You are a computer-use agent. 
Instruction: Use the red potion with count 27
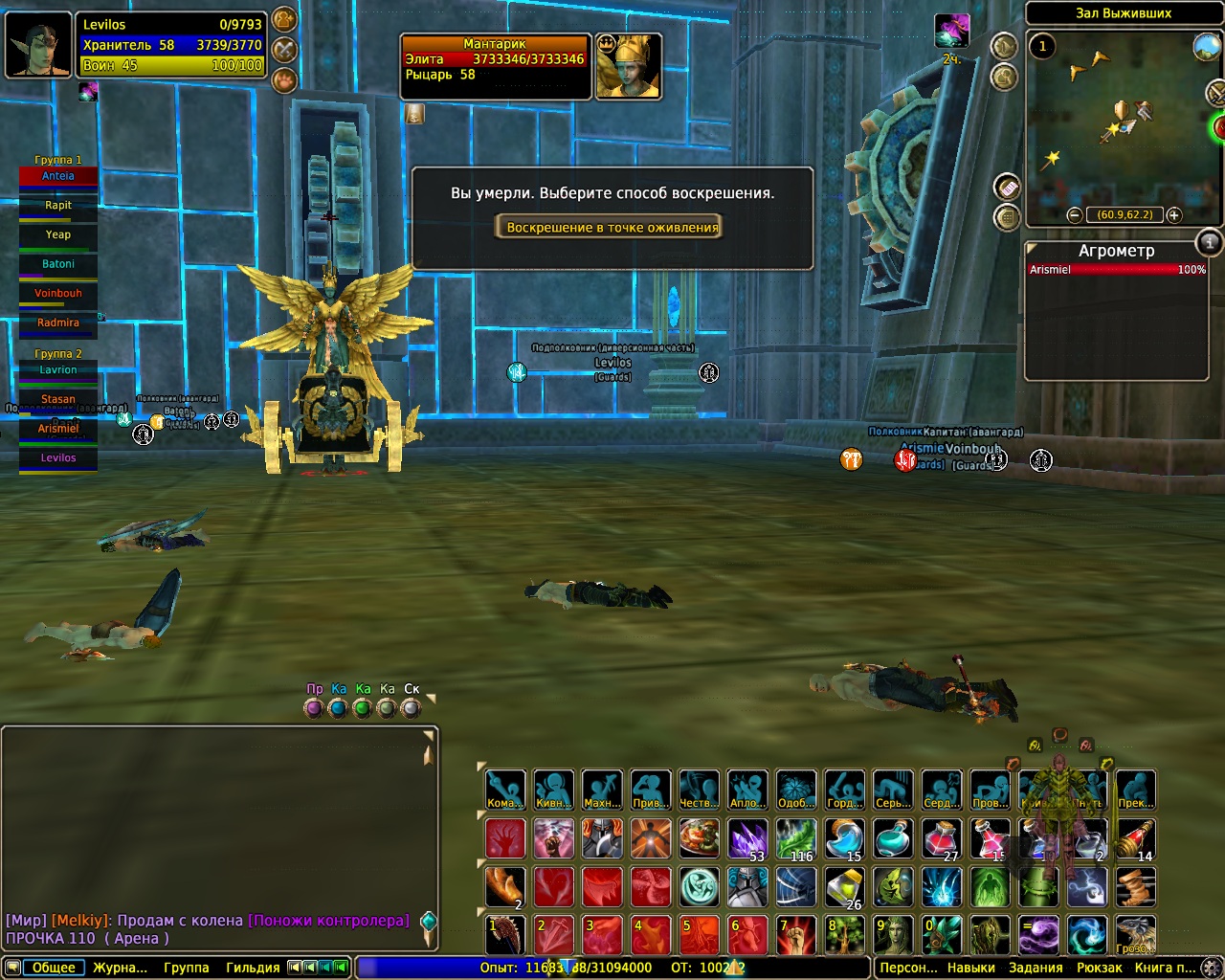[942, 839]
